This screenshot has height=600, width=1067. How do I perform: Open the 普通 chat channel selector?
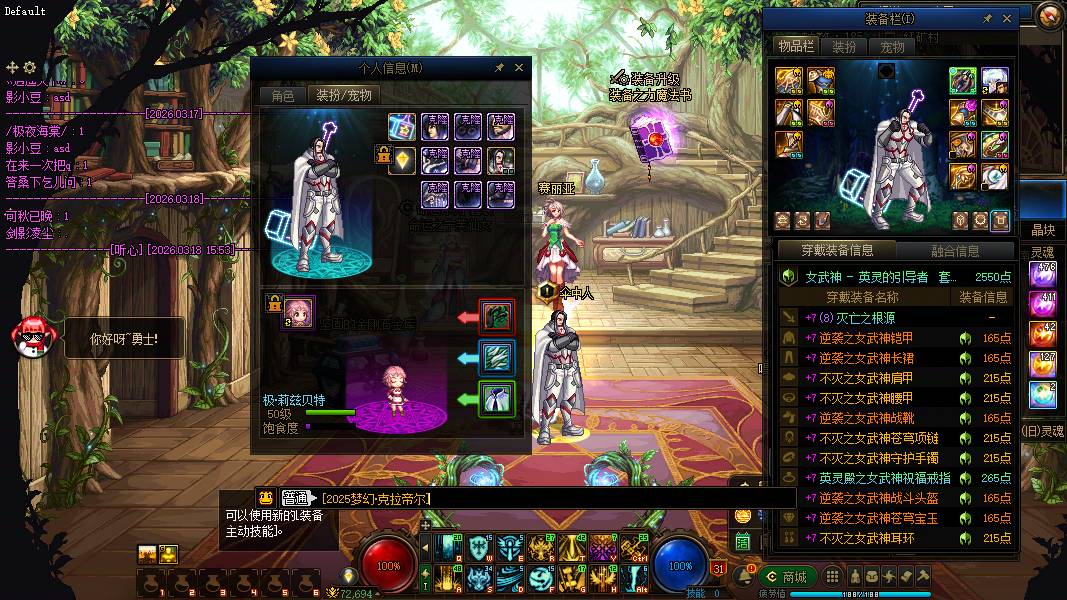(297, 498)
